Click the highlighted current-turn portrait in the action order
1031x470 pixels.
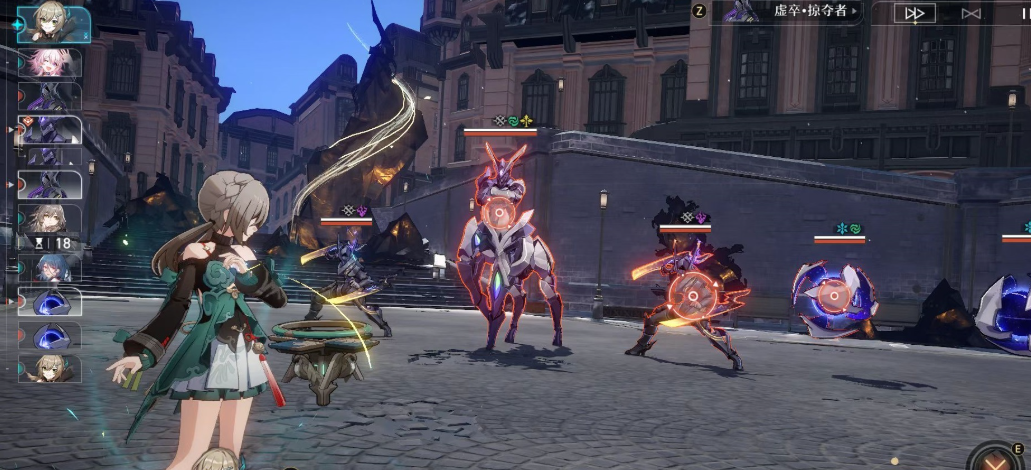click(53, 24)
